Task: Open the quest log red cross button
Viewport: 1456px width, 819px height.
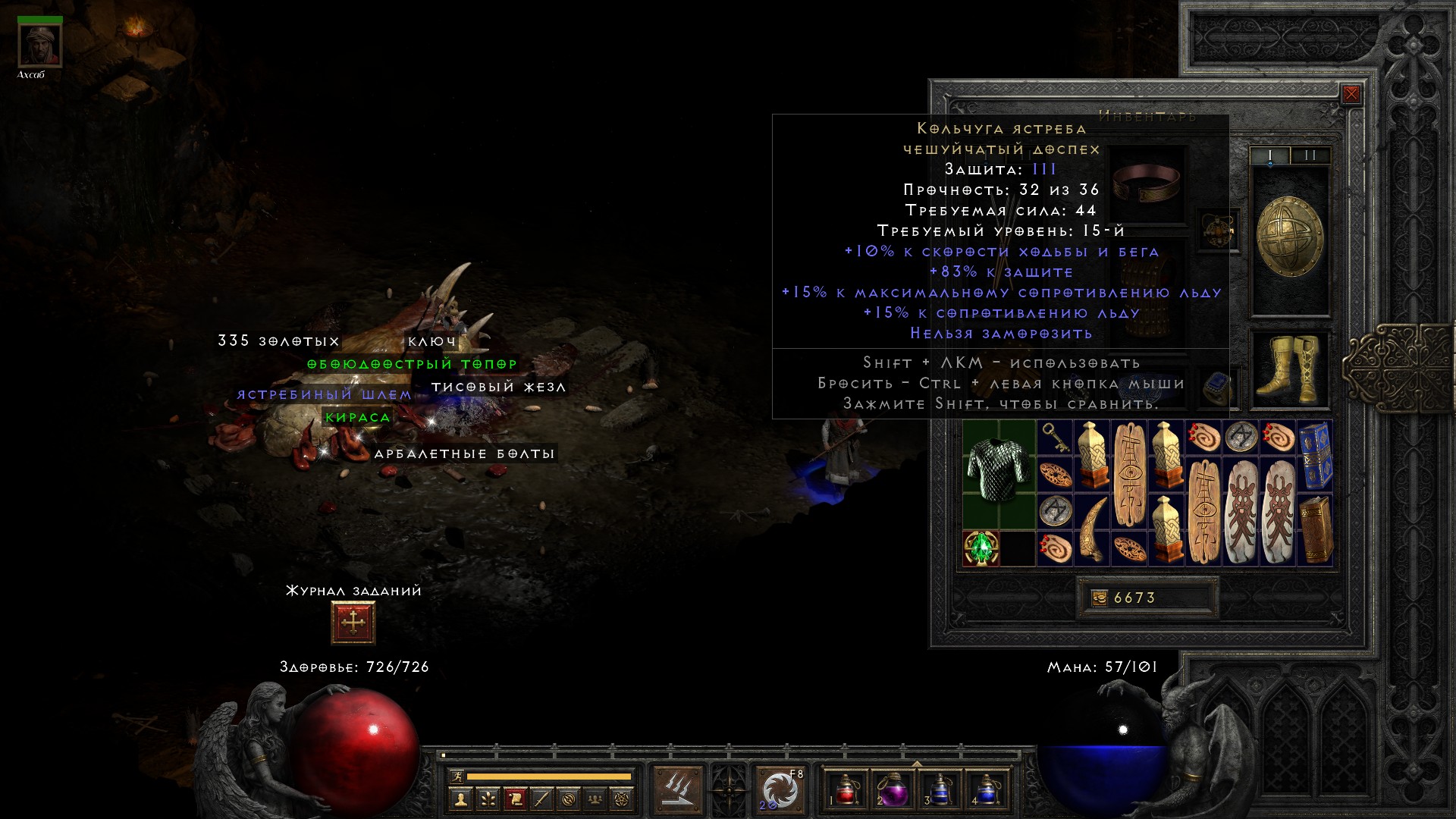Action: 353,623
